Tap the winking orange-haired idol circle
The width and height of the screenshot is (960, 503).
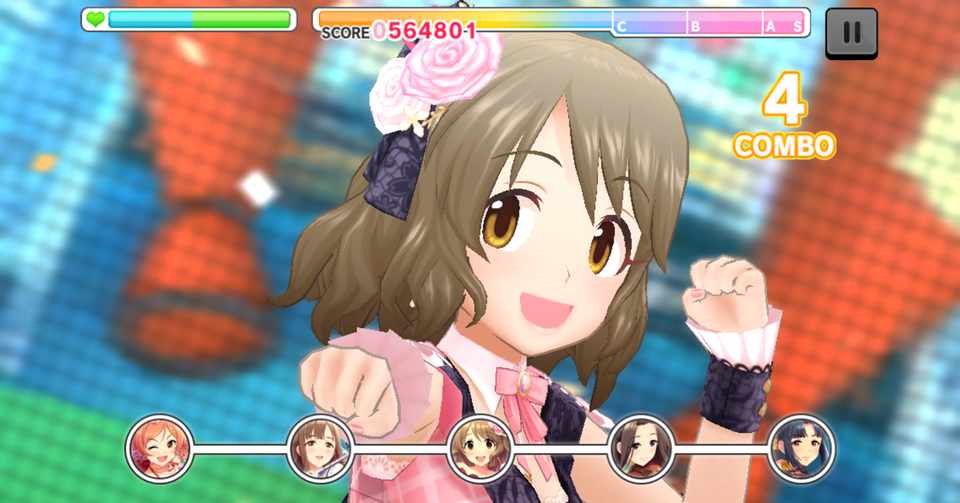[159, 448]
